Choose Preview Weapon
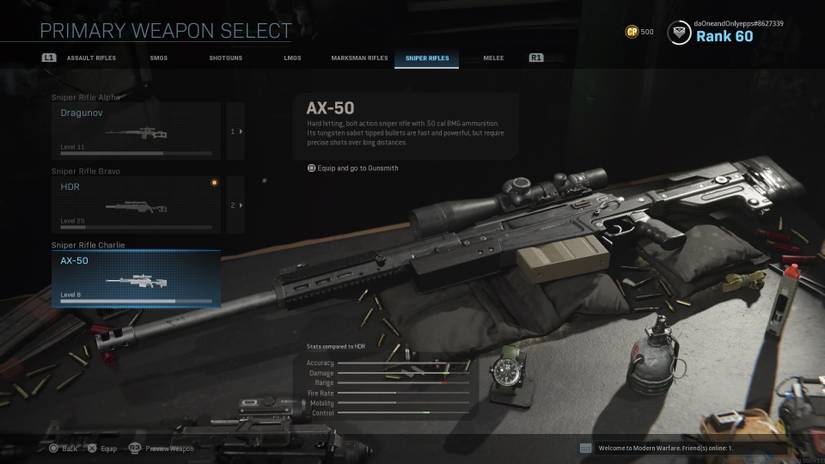 161,449
